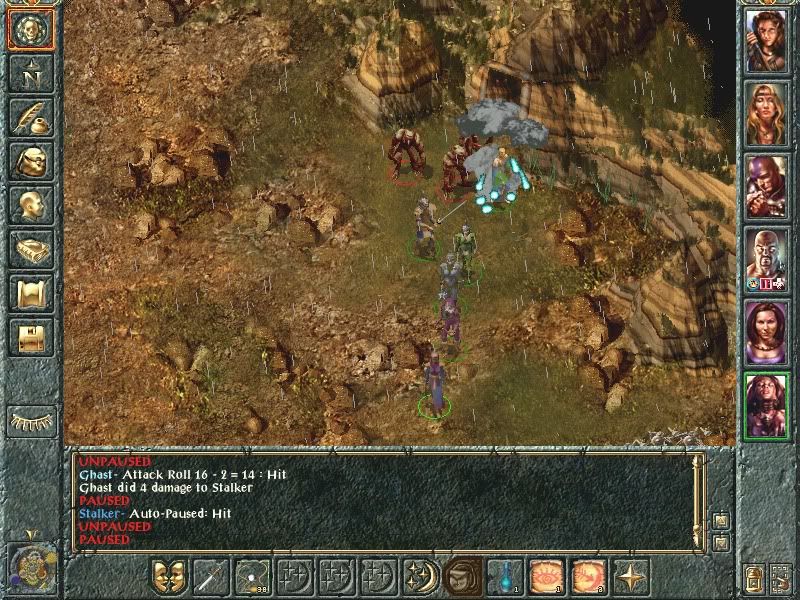Open spell casting with the moon and stars icon

[420, 576]
